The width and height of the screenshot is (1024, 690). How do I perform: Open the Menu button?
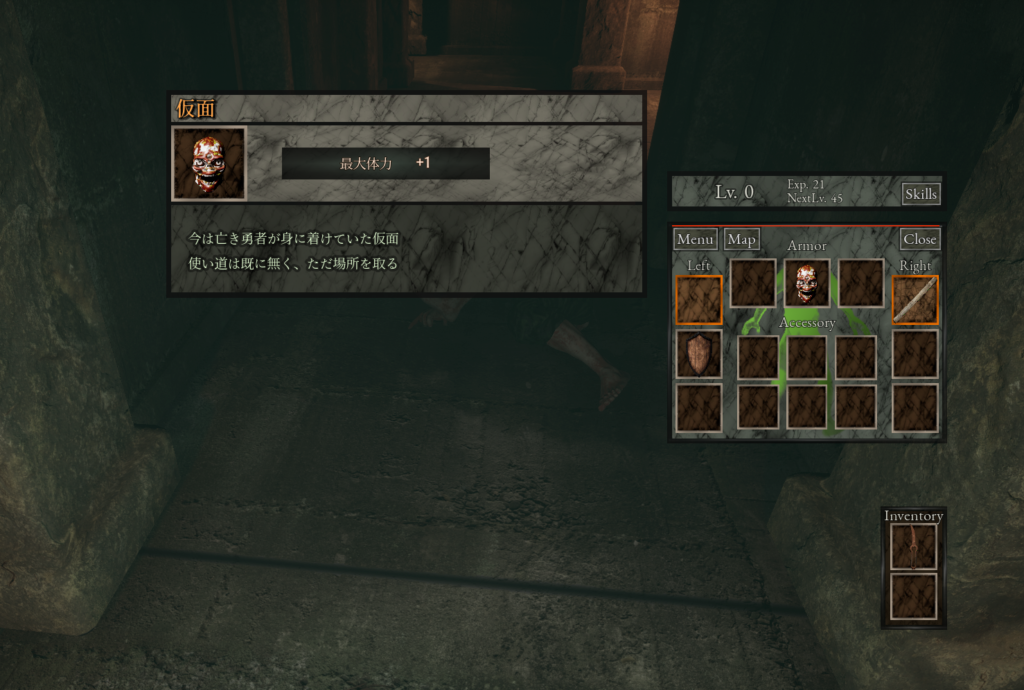point(695,240)
